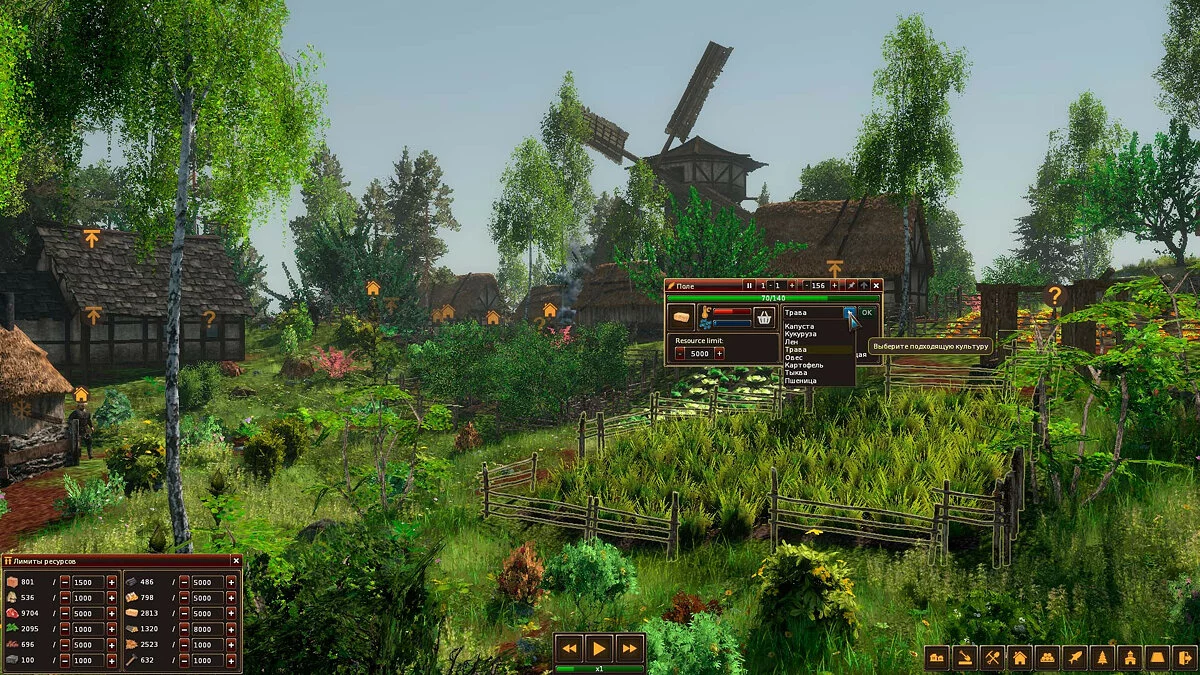Close the Лимиты ресурсов panel
1200x675 pixels.
point(236,562)
